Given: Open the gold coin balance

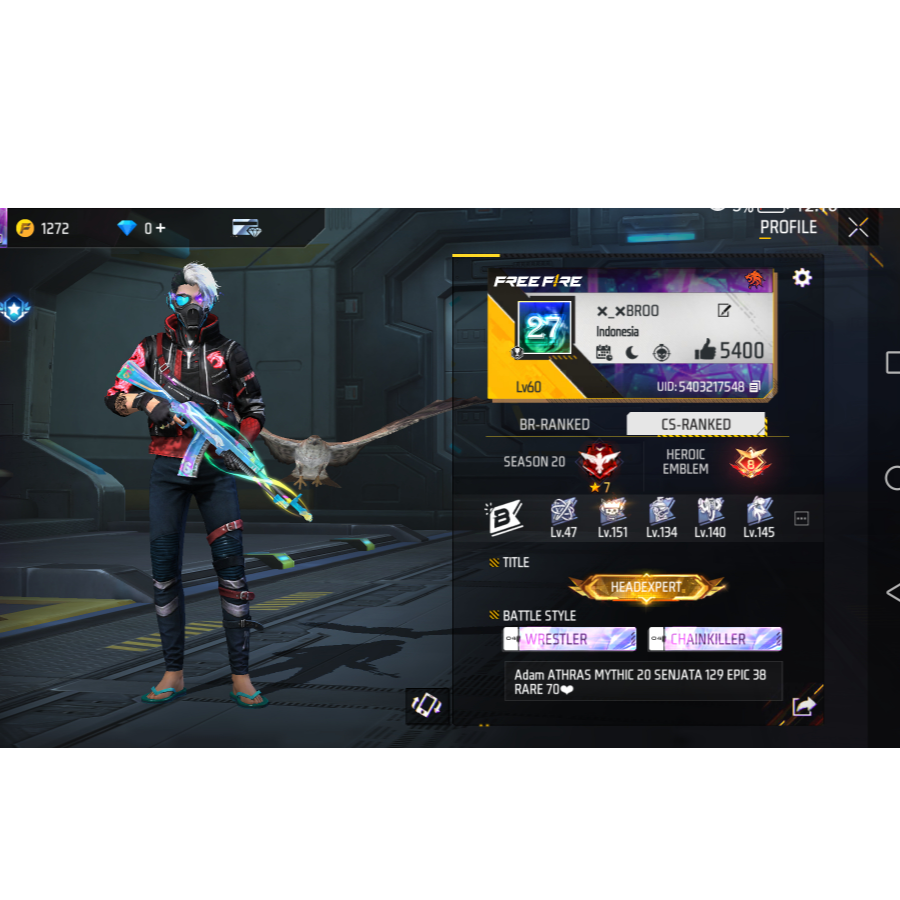Looking at the screenshot, I should tap(43, 228).
